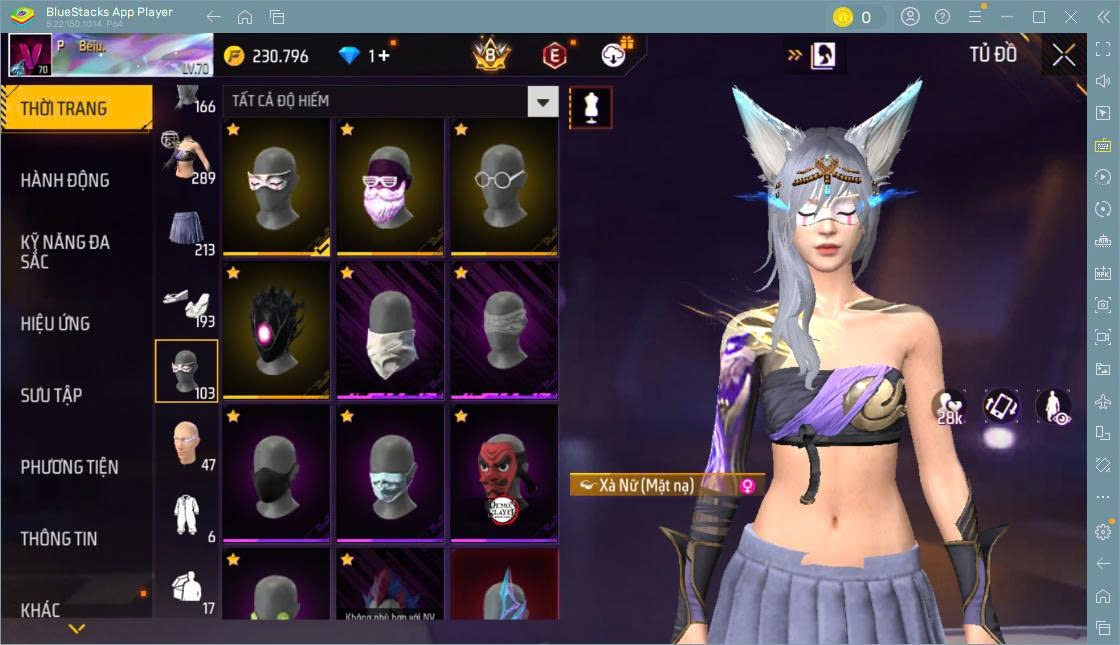The image size is (1120, 645).
Task: Pick the red demon mask item
Action: [x=504, y=474]
